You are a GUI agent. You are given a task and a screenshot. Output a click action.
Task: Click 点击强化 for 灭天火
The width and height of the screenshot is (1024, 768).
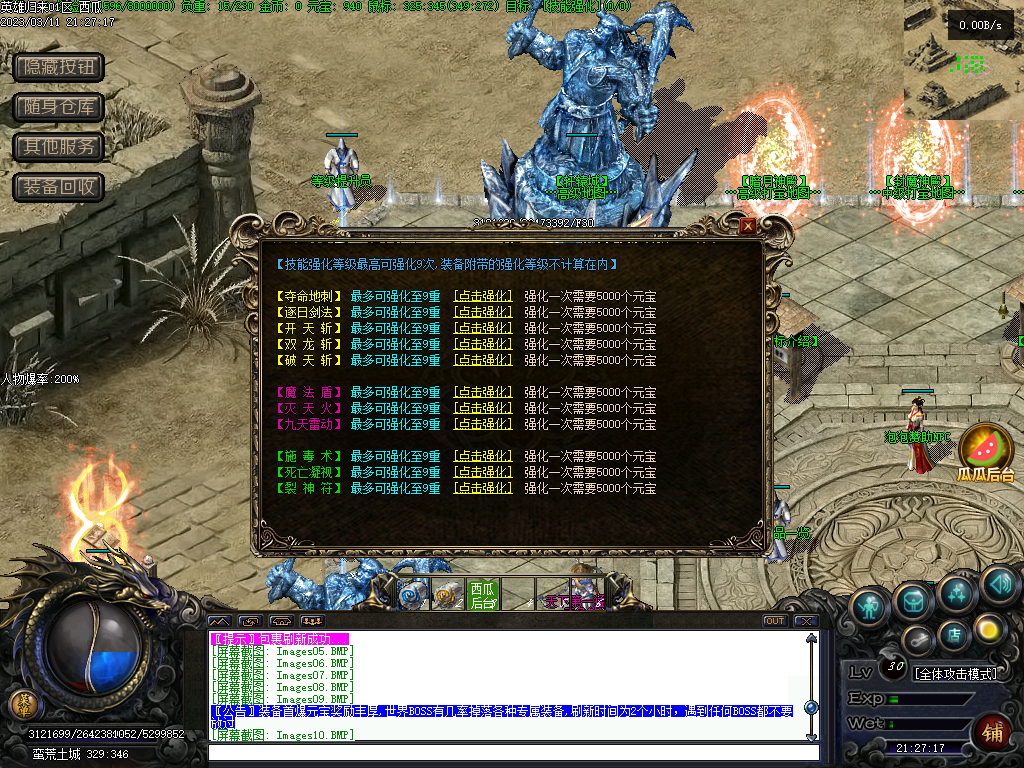(483, 408)
